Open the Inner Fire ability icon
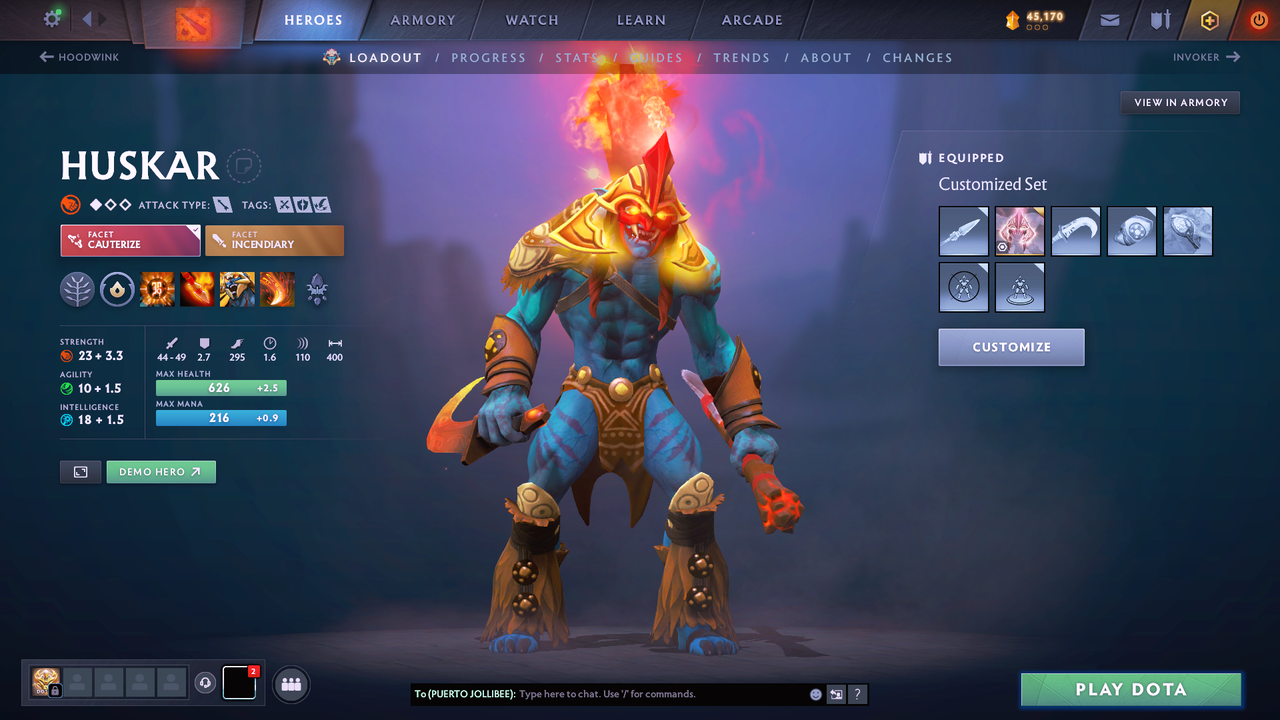Viewport: 1280px width, 720px height. 157,289
